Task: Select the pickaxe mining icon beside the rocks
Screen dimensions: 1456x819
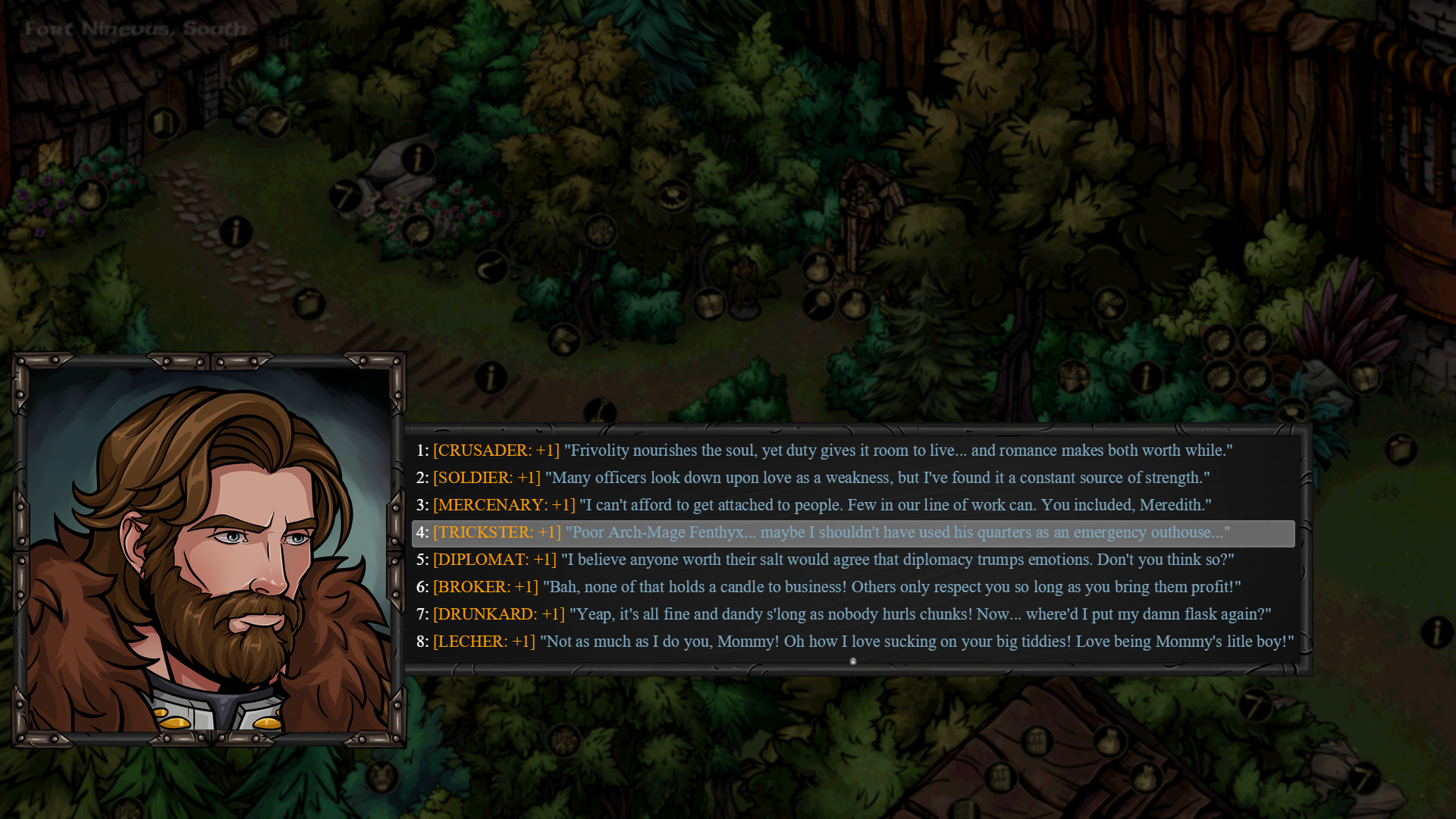Action: pos(346,197)
